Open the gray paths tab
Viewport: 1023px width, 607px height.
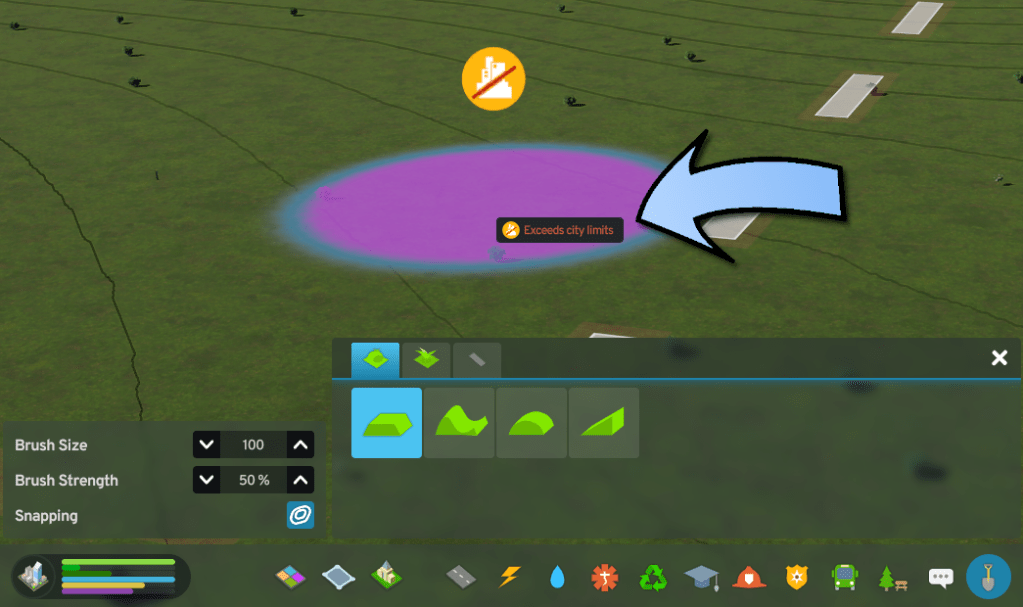click(477, 359)
